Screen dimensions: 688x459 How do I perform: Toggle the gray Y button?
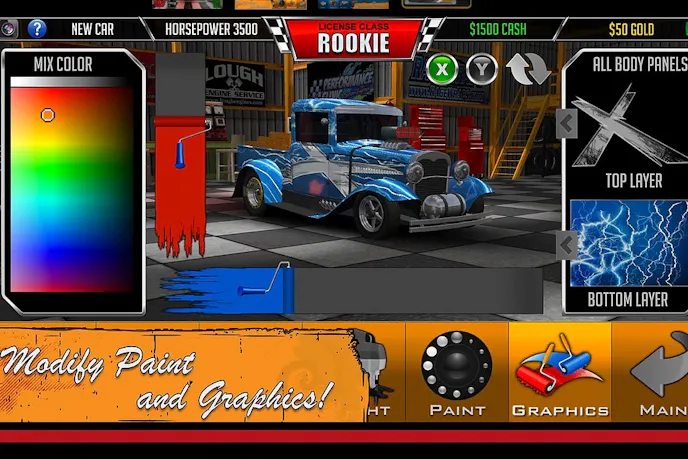pos(483,69)
